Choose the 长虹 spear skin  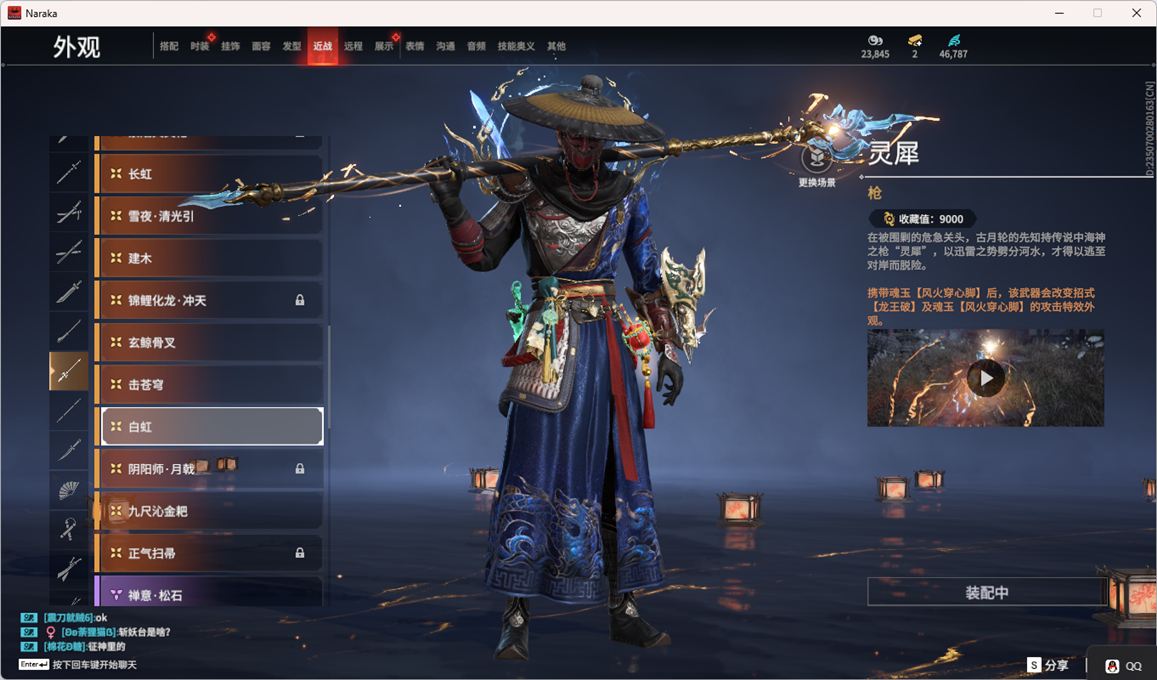(x=209, y=174)
